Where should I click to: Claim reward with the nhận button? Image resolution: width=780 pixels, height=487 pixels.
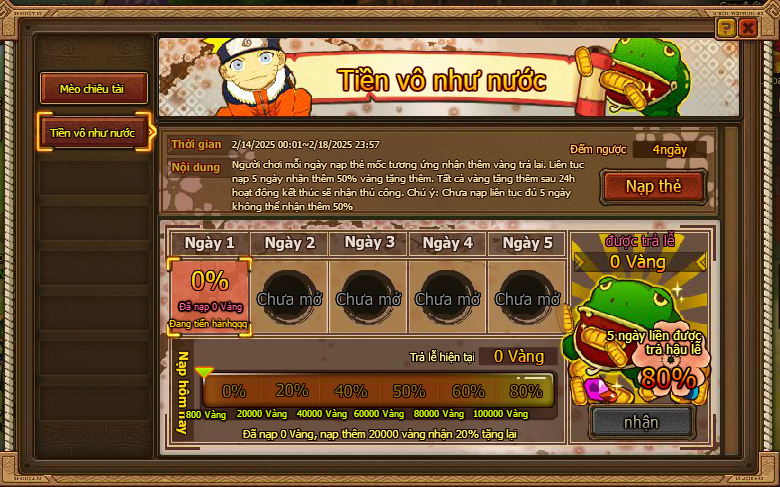pos(641,422)
